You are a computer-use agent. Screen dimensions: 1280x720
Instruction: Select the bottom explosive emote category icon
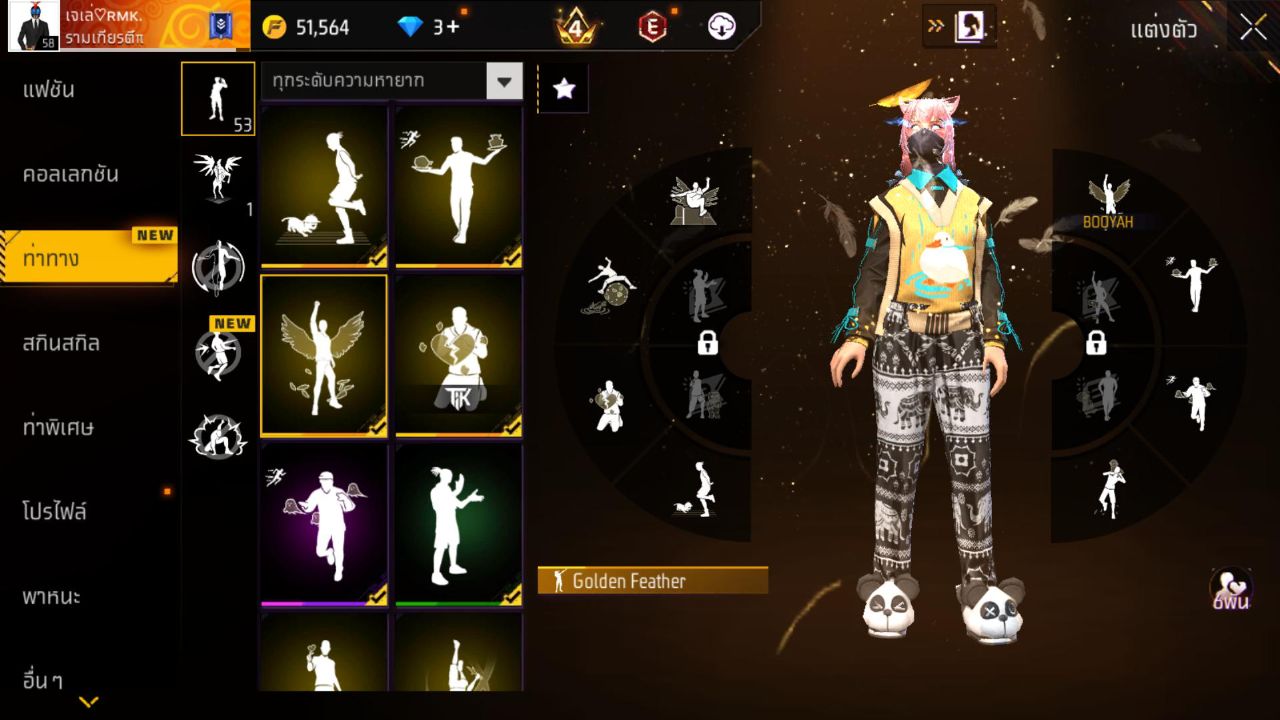tap(218, 435)
